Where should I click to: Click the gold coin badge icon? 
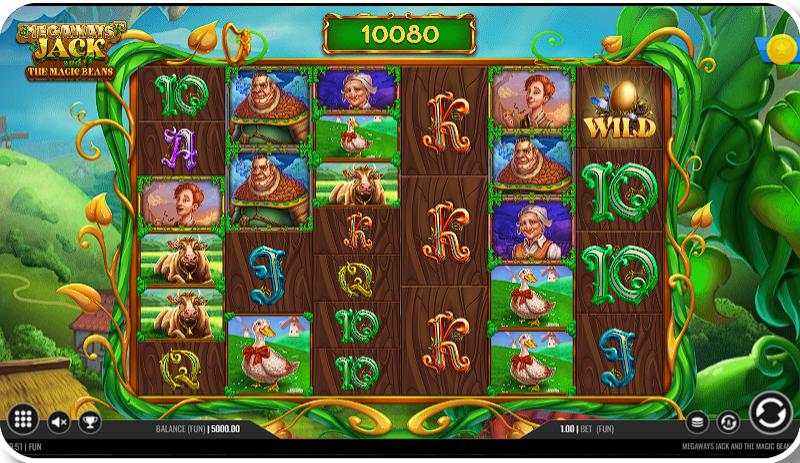[x=777, y=48]
